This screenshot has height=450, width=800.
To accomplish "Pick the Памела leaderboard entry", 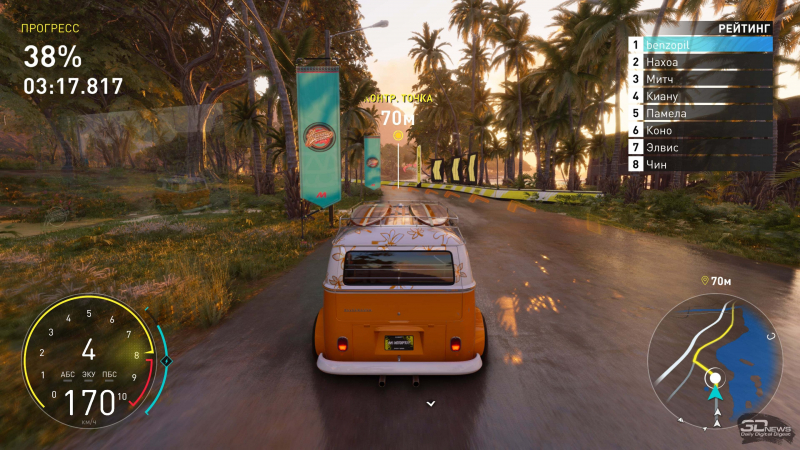I will [x=700, y=113].
